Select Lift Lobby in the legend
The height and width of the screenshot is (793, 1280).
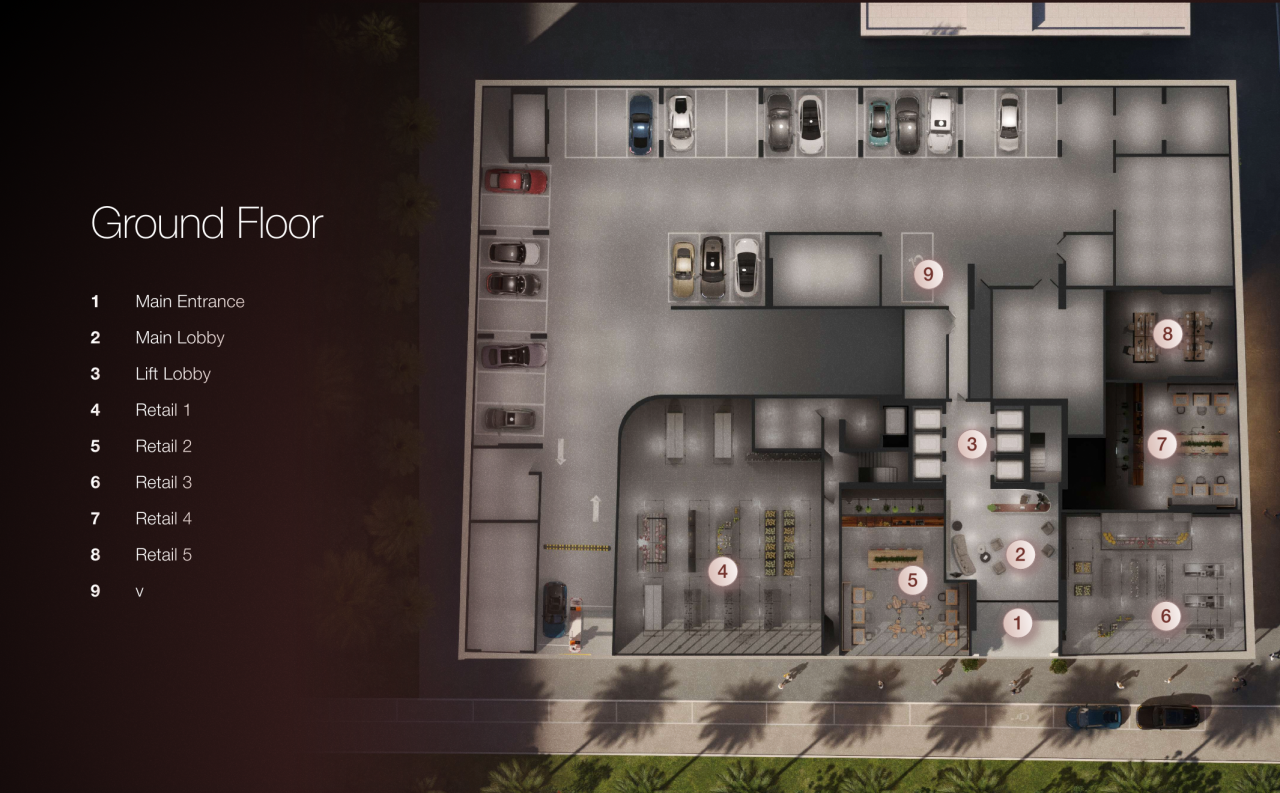(x=173, y=374)
